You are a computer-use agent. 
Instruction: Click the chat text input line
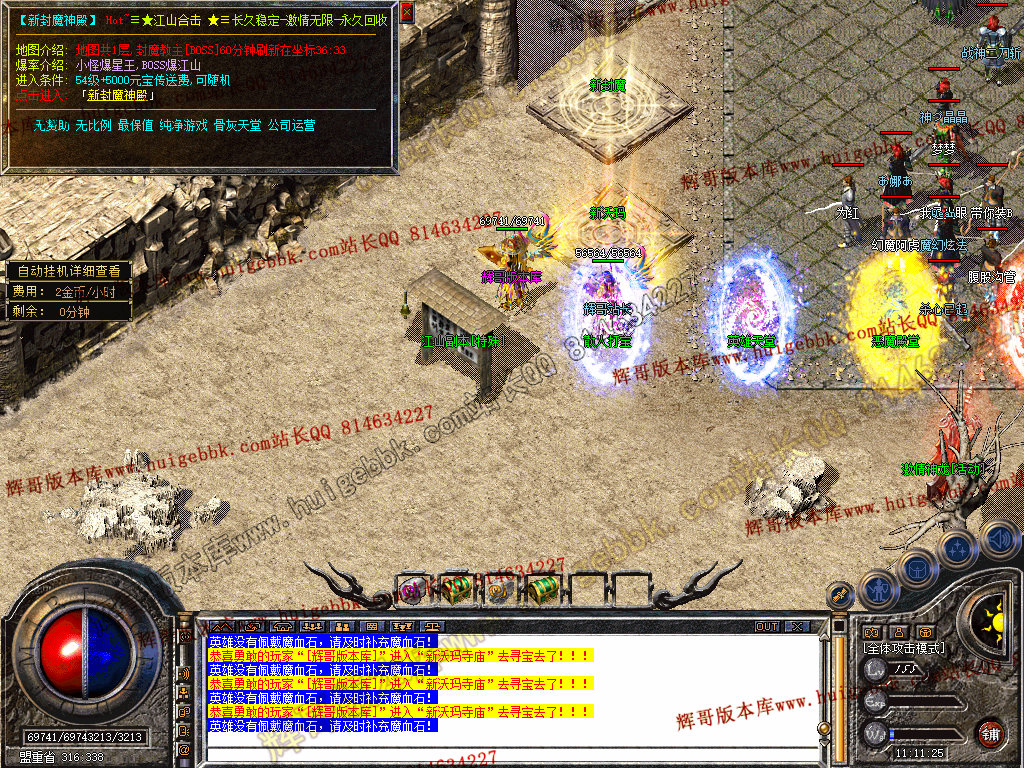click(500, 750)
